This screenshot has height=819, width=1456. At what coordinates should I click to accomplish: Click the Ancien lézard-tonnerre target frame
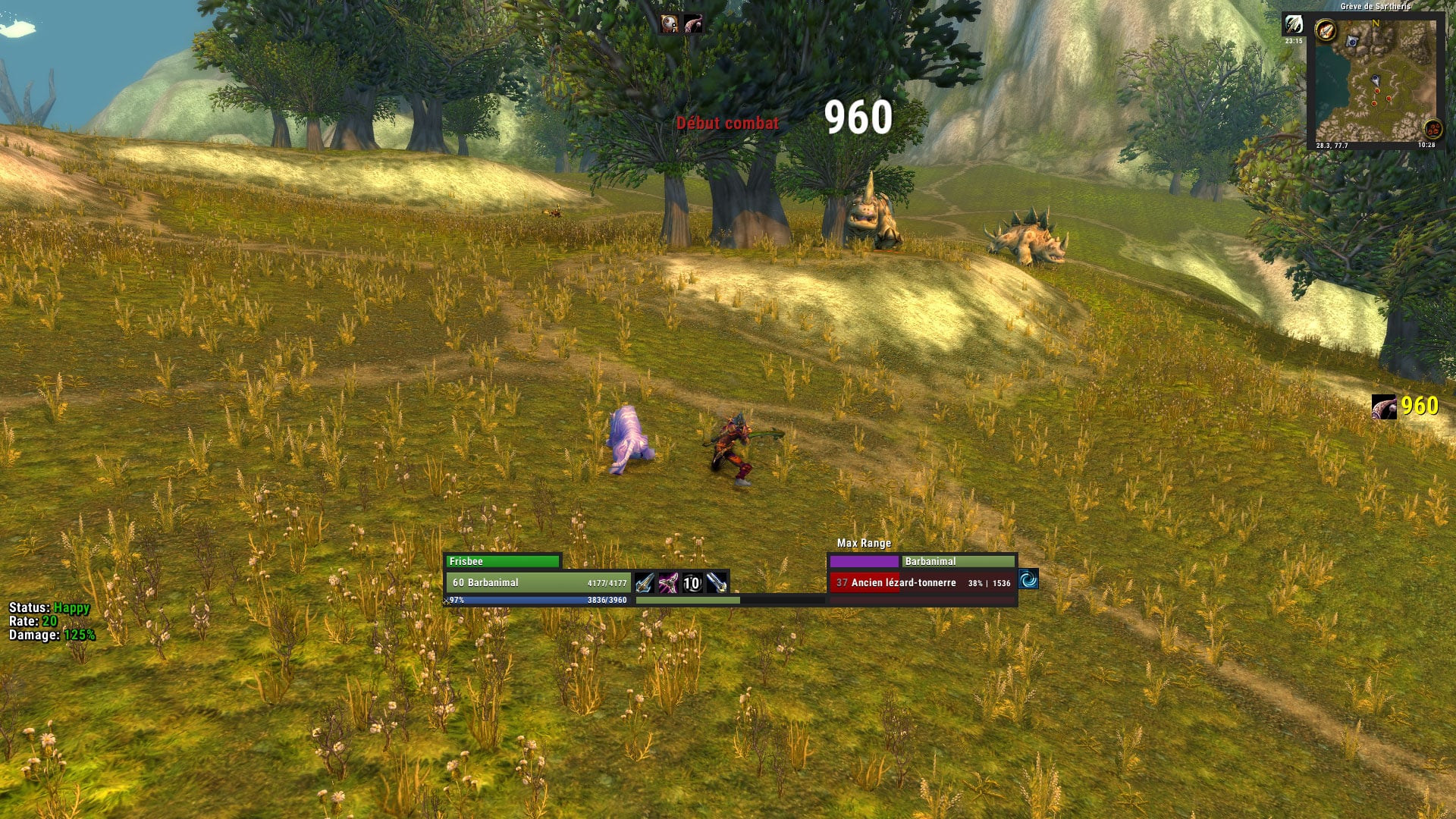922,582
